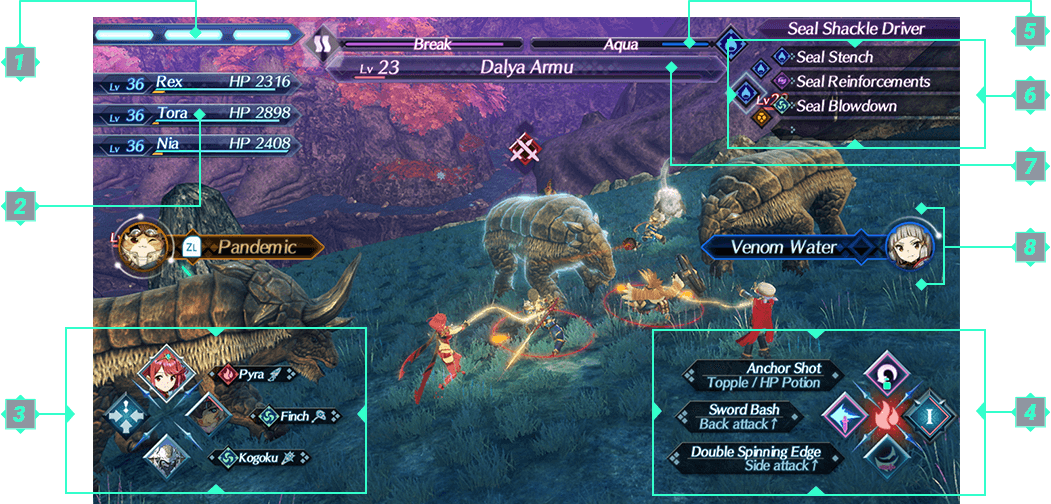
Task: Click Nia's round portrait beside Venom Water
Action: click(911, 246)
